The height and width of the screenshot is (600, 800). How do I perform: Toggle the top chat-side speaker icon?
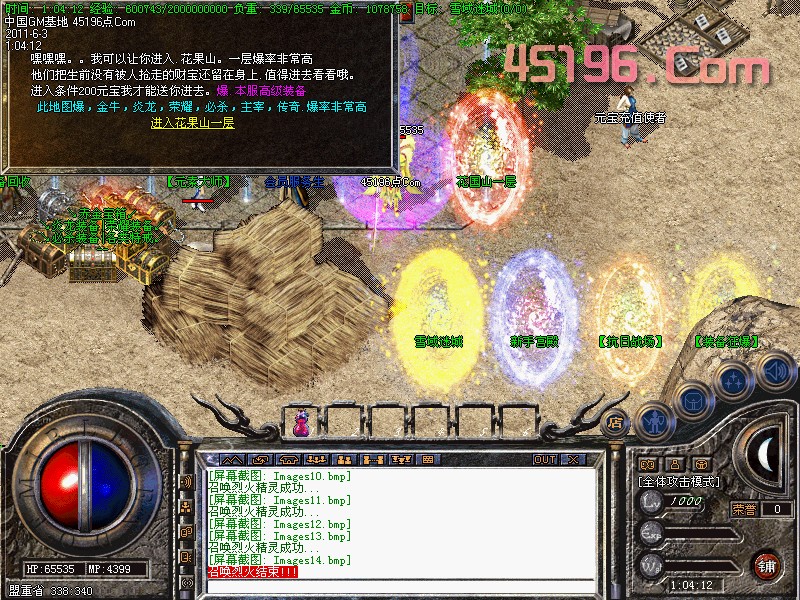(186, 481)
